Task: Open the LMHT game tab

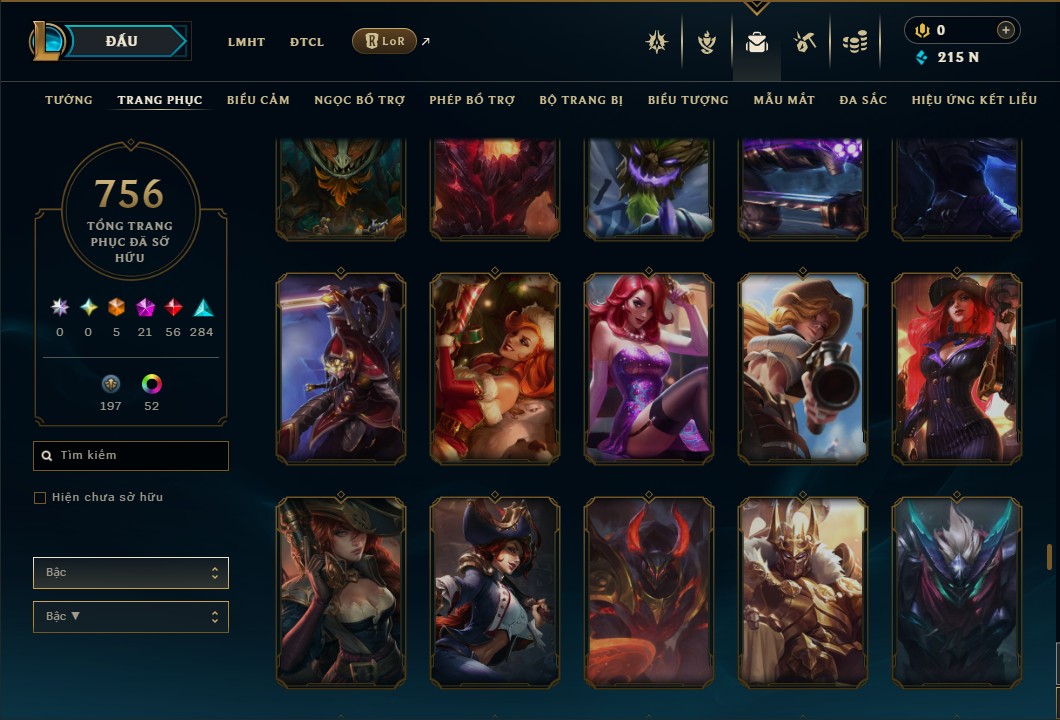Action: [x=246, y=42]
